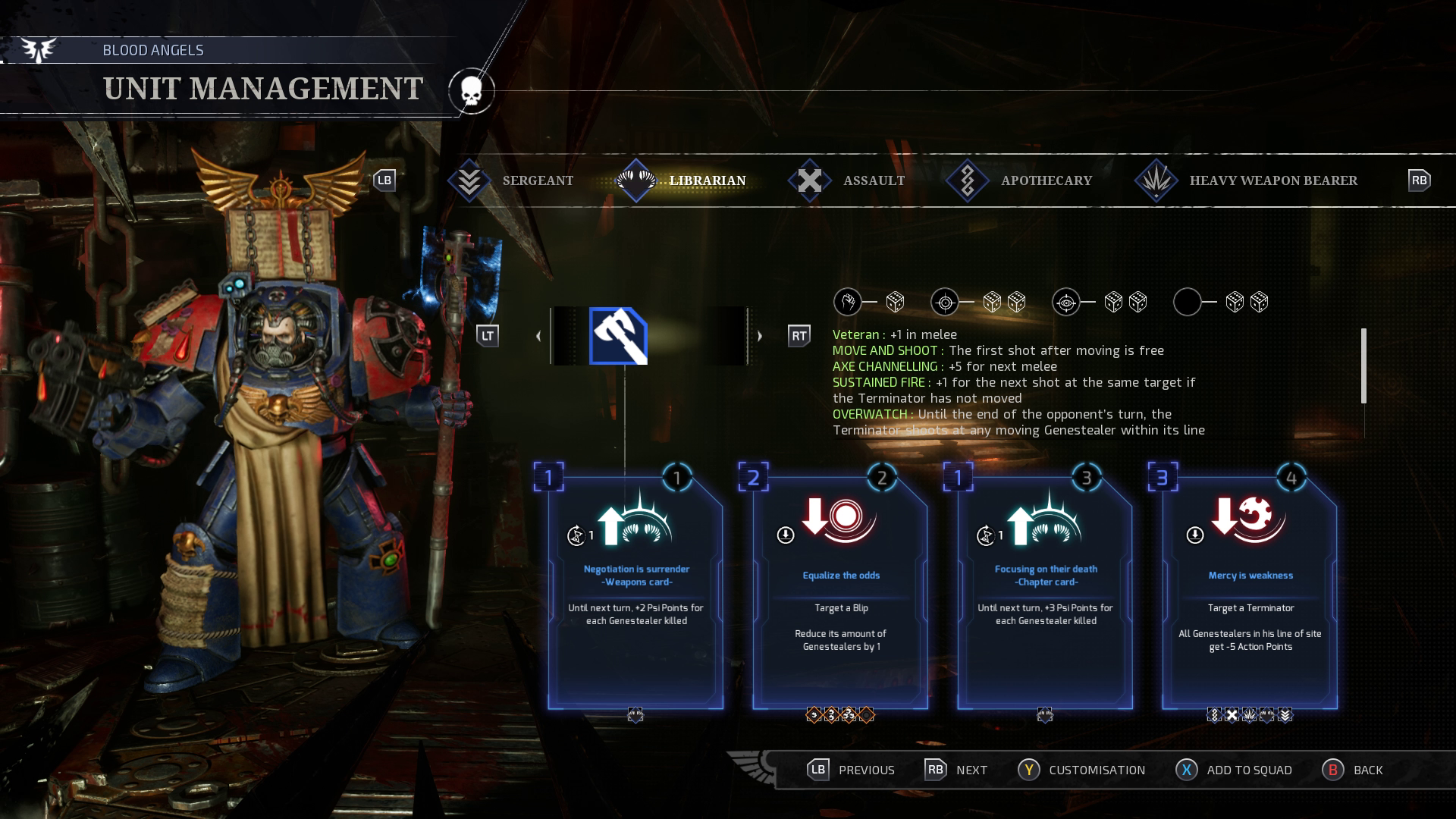The height and width of the screenshot is (819, 1456).
Task: Add the Librarian to squad
Action: tap(1234, 770)
